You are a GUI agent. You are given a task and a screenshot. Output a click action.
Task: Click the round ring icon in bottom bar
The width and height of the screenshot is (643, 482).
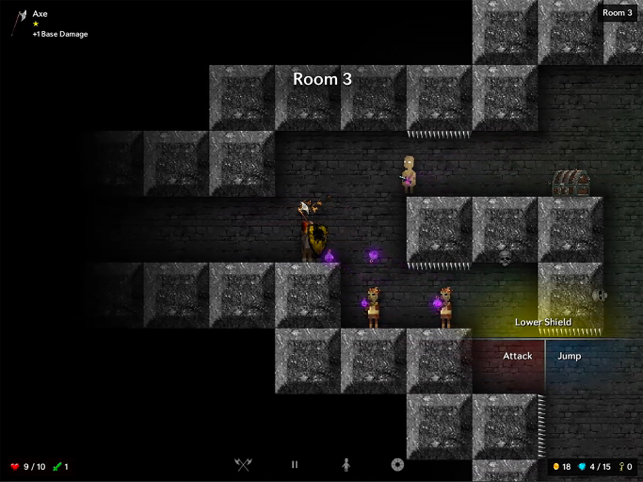coord(397,465)
